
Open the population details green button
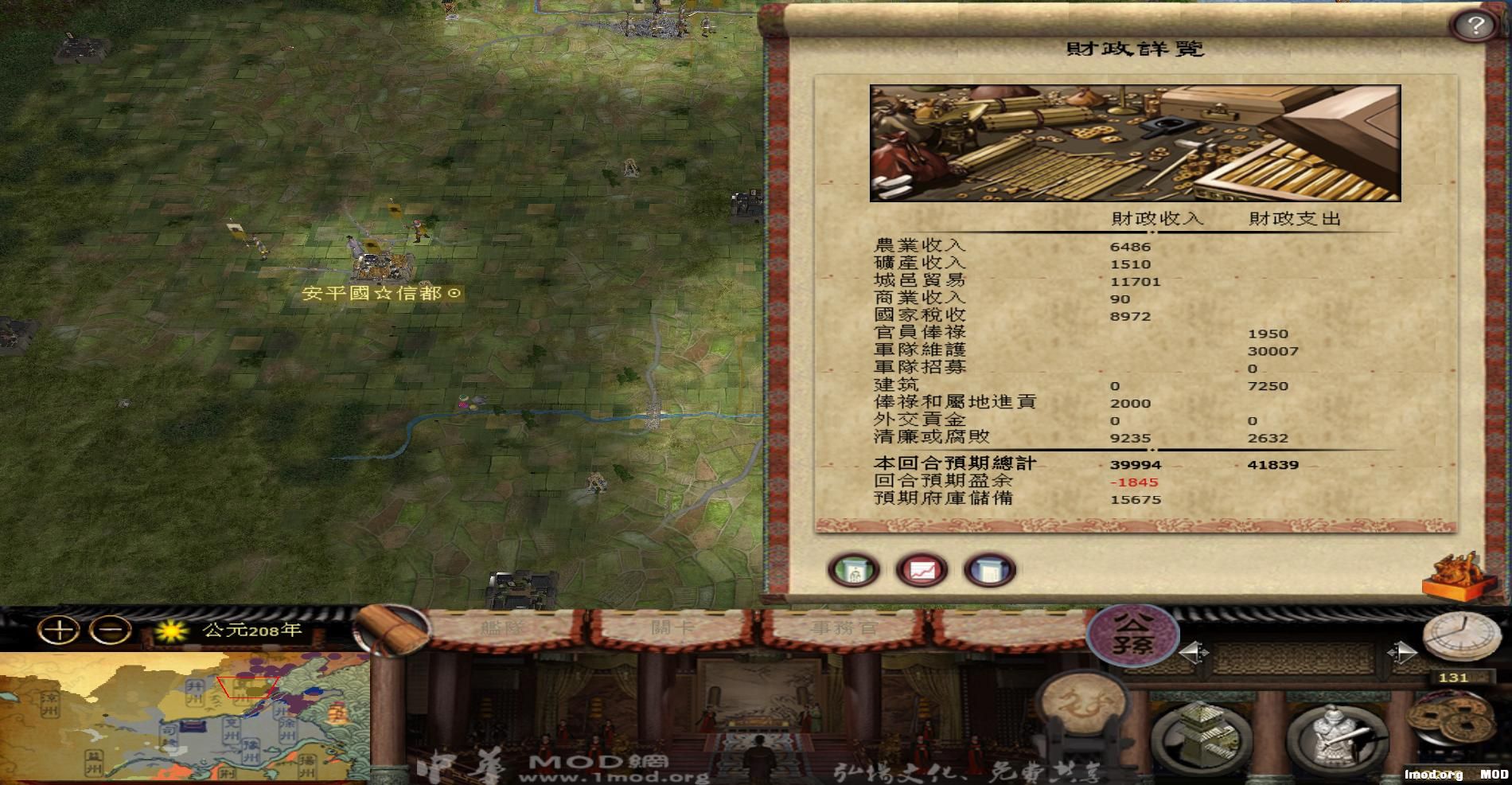pyautogui.click(x=854, y=570)
